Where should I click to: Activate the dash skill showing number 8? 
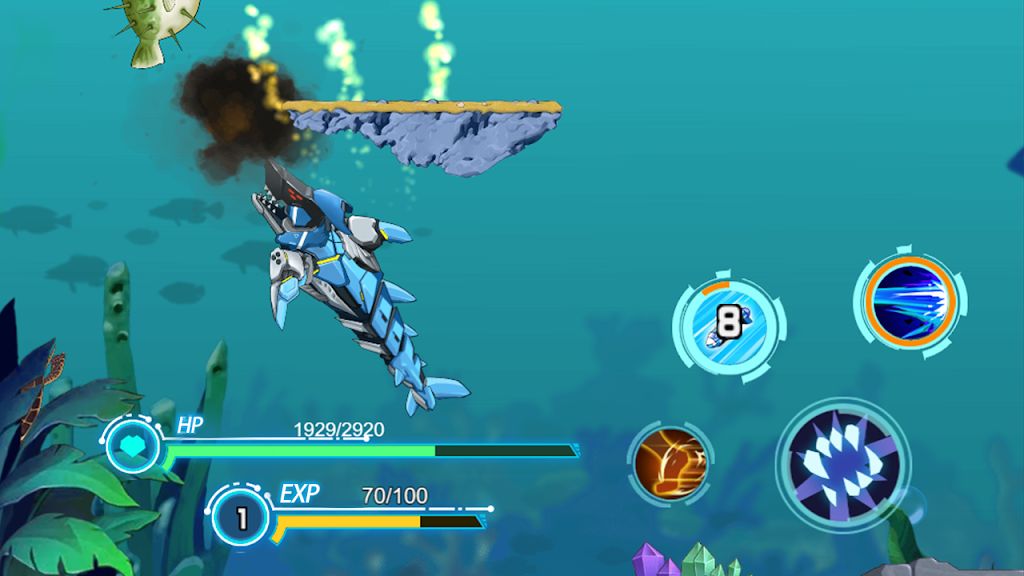click(x=730, y=324)
